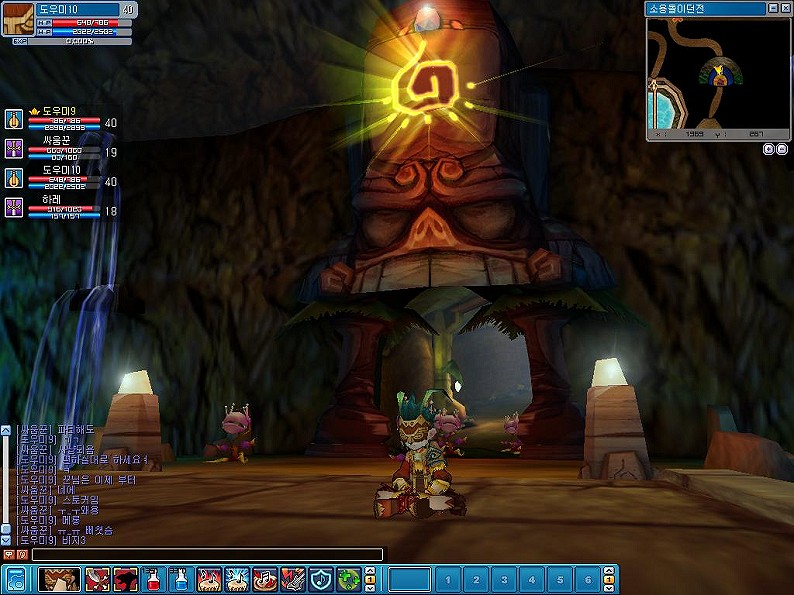Activate the green swirling arrows skill

(x=348, y=579)
